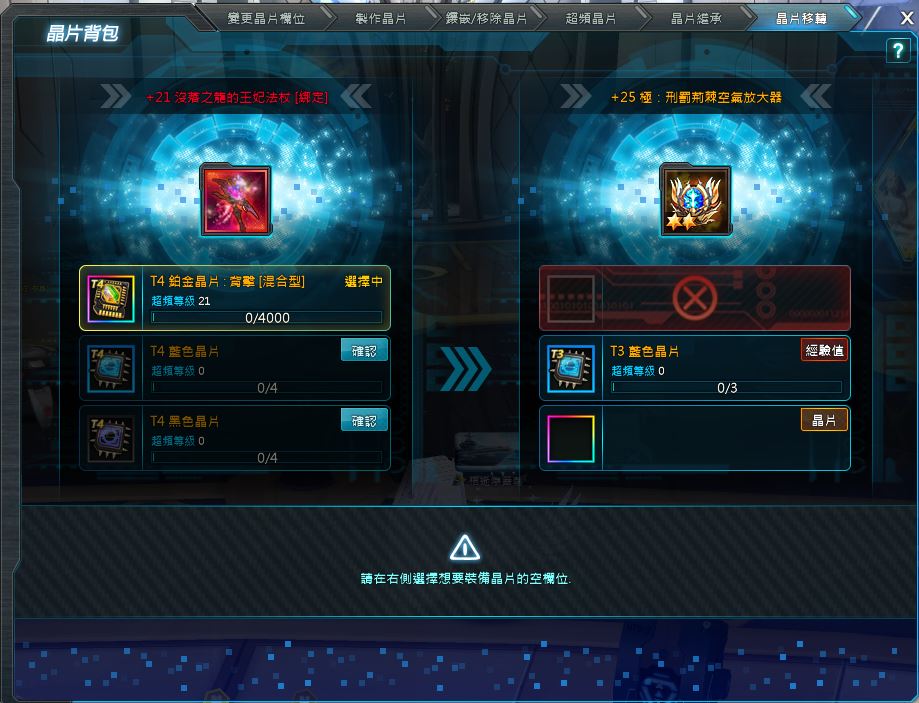
Task: Click the locked red slot with the X
Action: (x=694, y=298)
